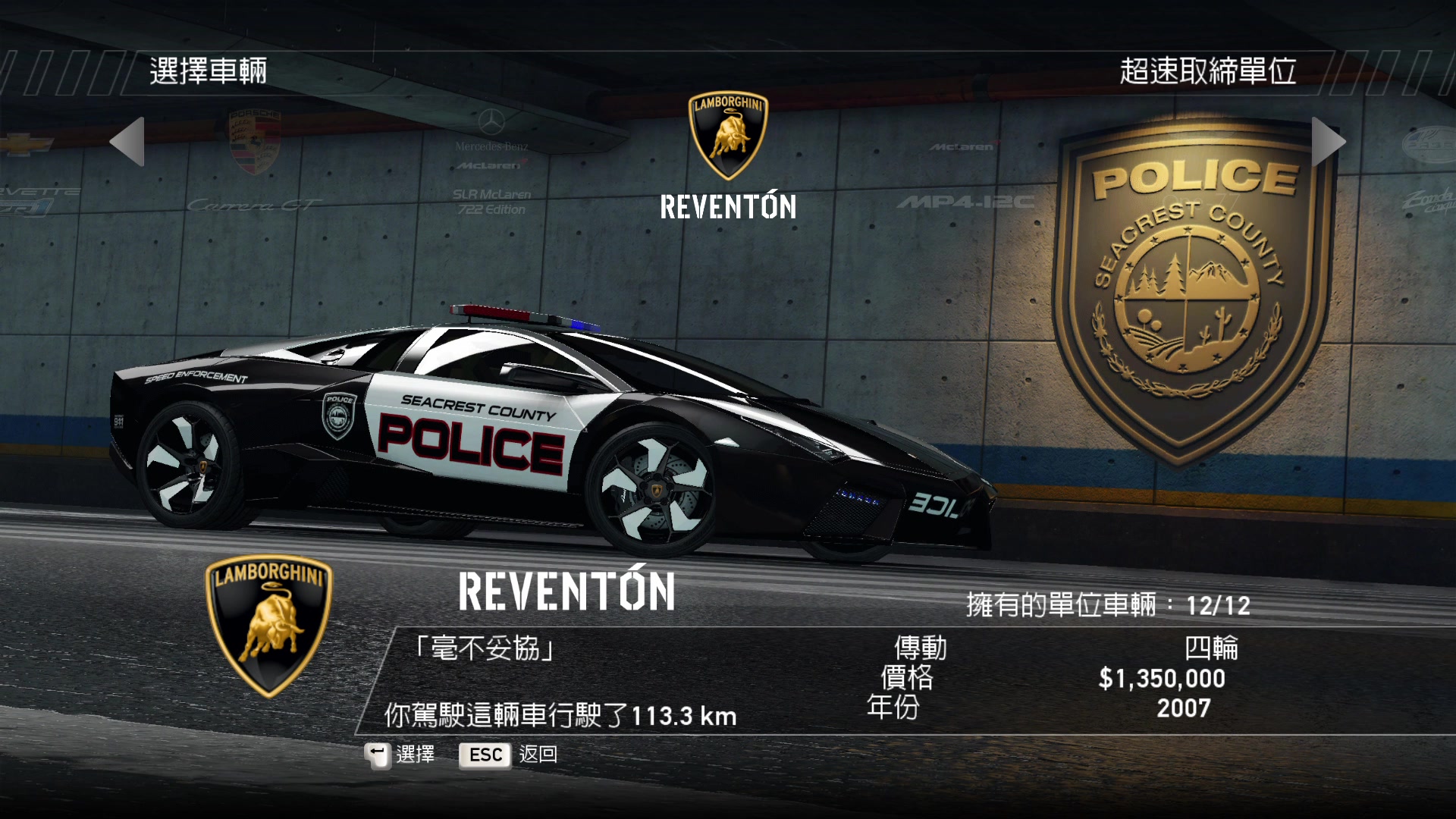Select the Porsche Carrera GT in the carousel
Screen dimensions: 1456x819
pos(255,163)
